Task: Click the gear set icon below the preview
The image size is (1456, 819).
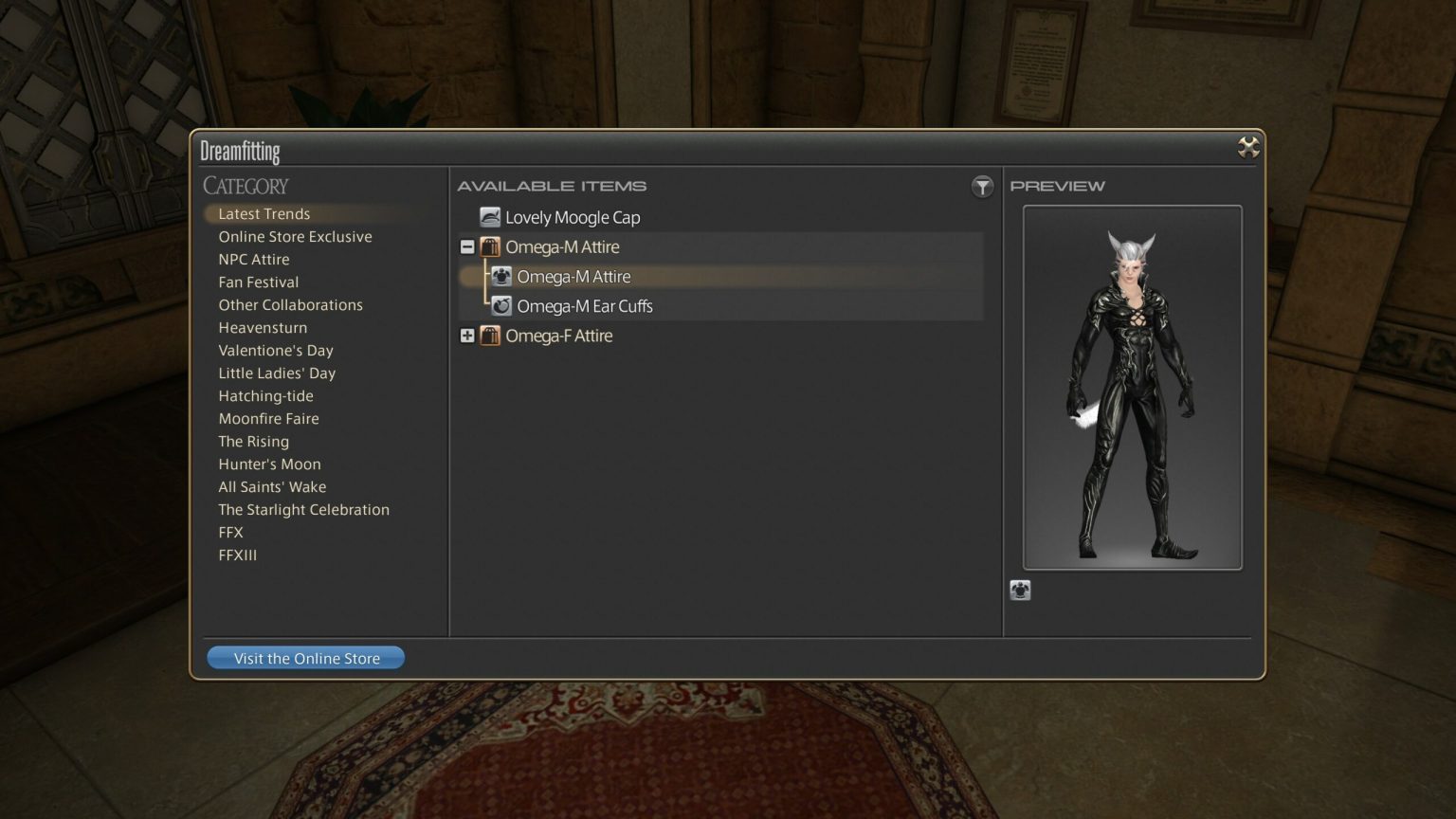Action: pyautogui.click(x=1021, y=589)
